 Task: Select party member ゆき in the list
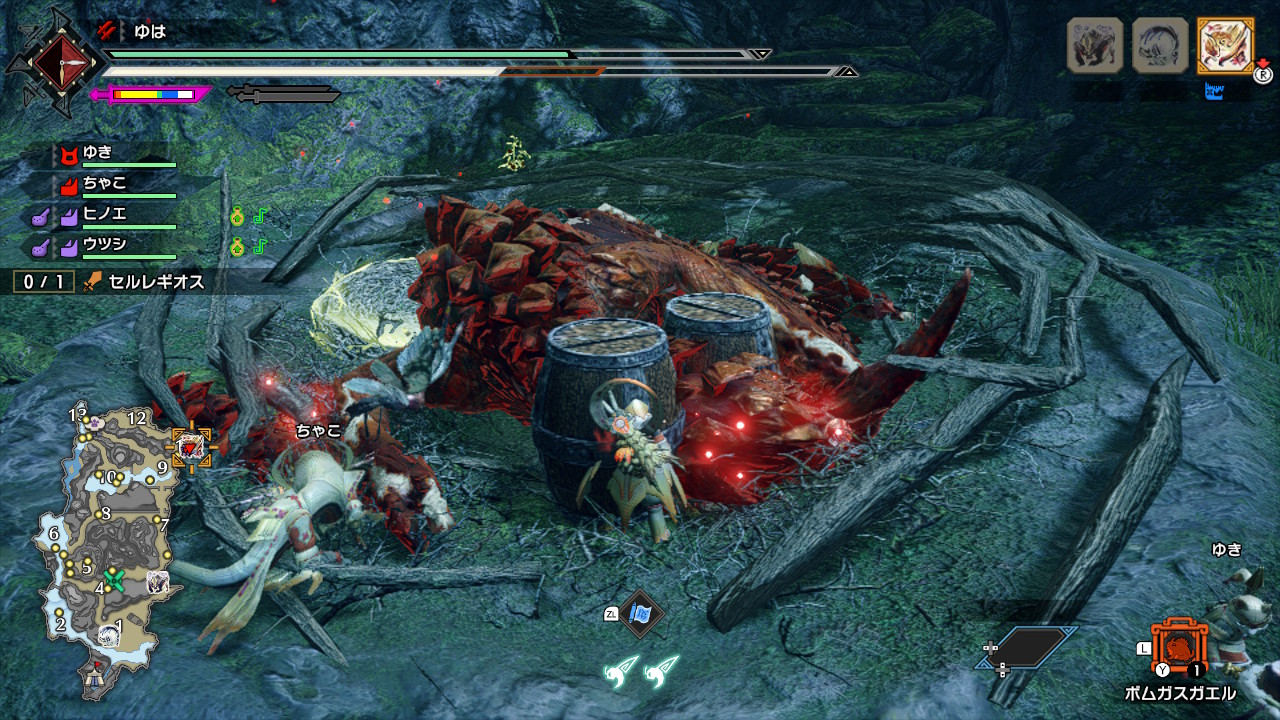[98, 153]
